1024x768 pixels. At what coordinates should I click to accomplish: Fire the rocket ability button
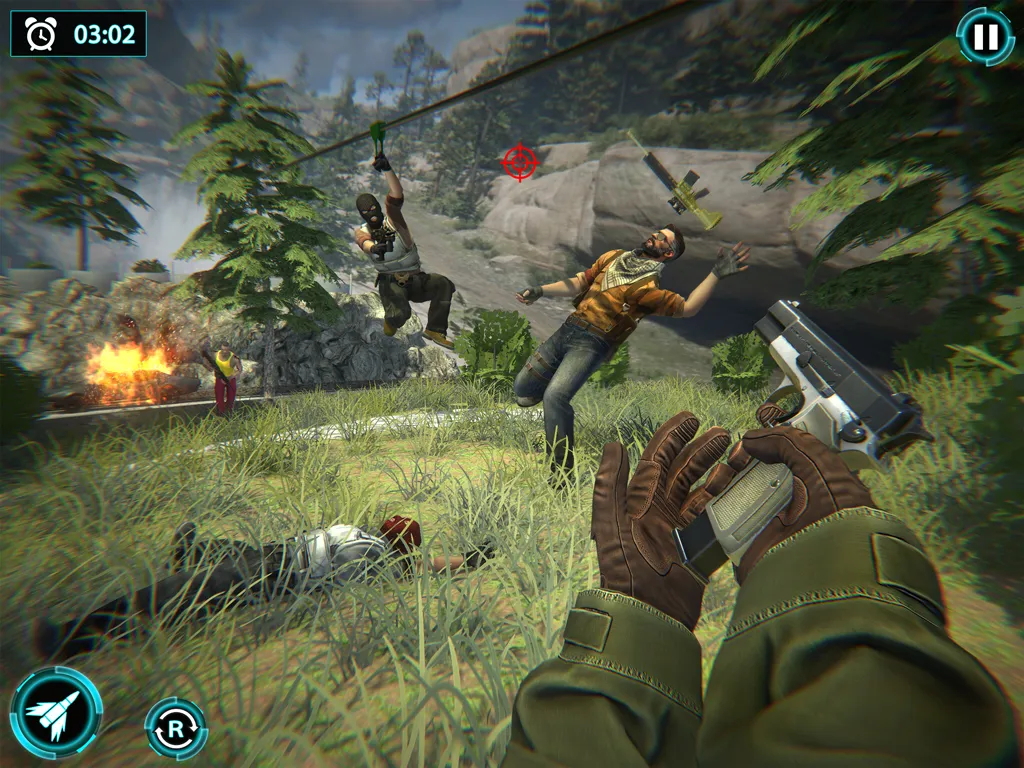pos(56,712)
